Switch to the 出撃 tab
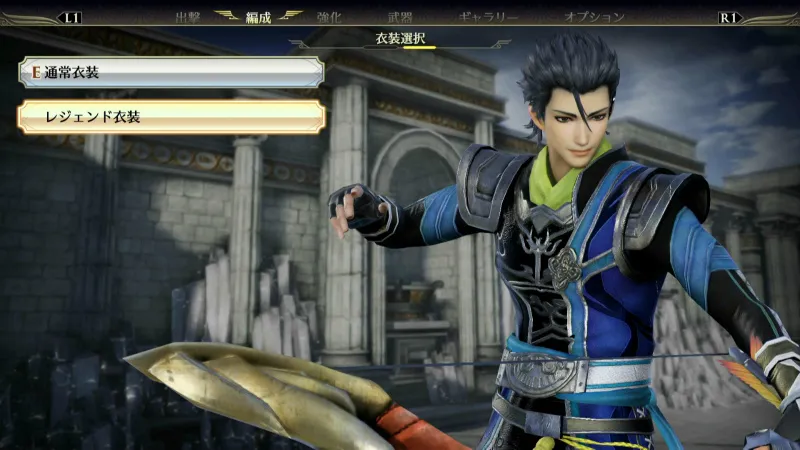This screenshot has height=450, width=800. point(188,17)
